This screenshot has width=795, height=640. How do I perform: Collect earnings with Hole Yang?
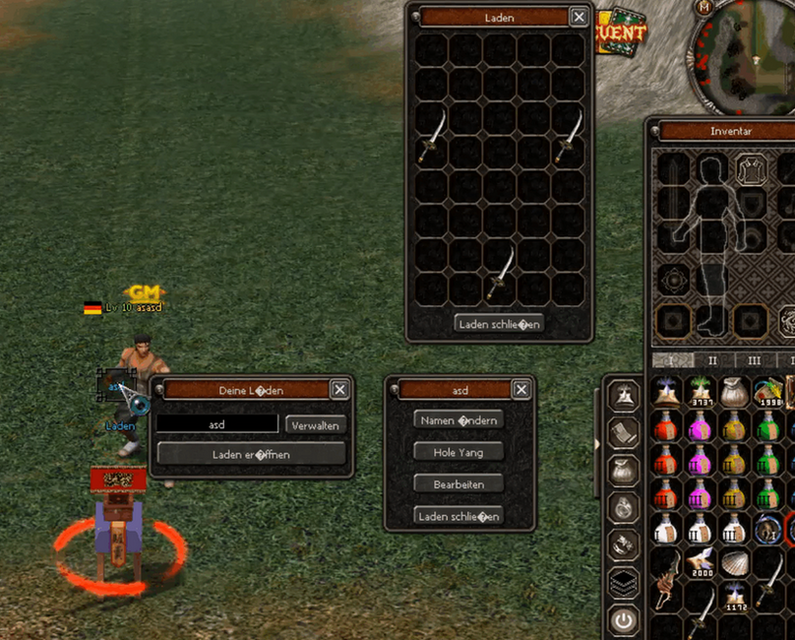(x=459, y=452)
